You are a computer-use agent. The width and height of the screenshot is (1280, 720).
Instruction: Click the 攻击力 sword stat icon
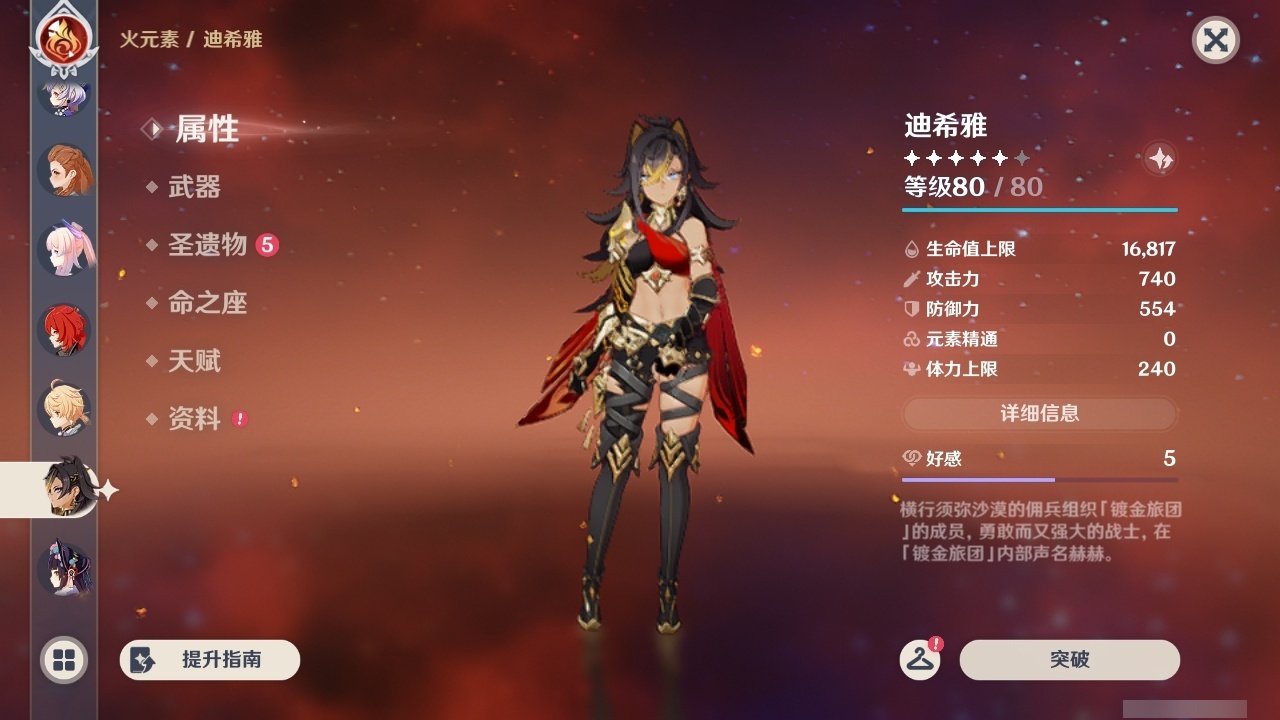coord(911,279)
